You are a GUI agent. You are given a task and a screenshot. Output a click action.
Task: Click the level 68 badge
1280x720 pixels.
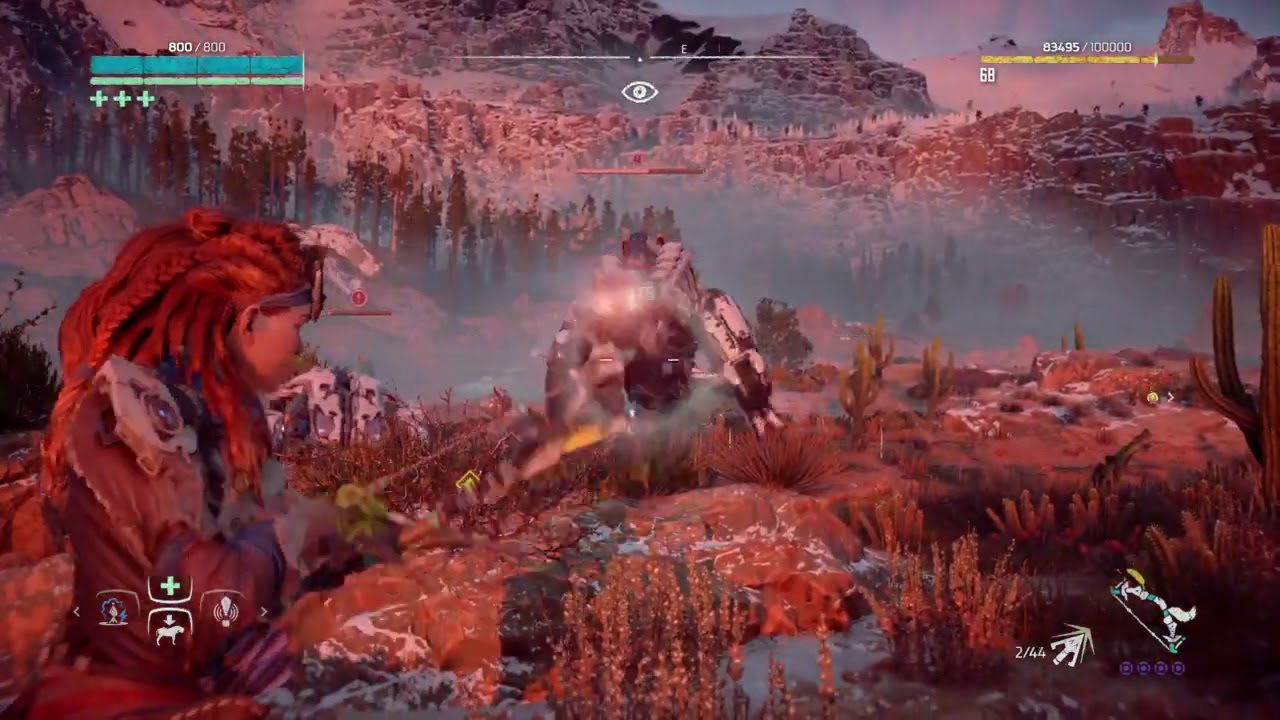pos(985,75)
